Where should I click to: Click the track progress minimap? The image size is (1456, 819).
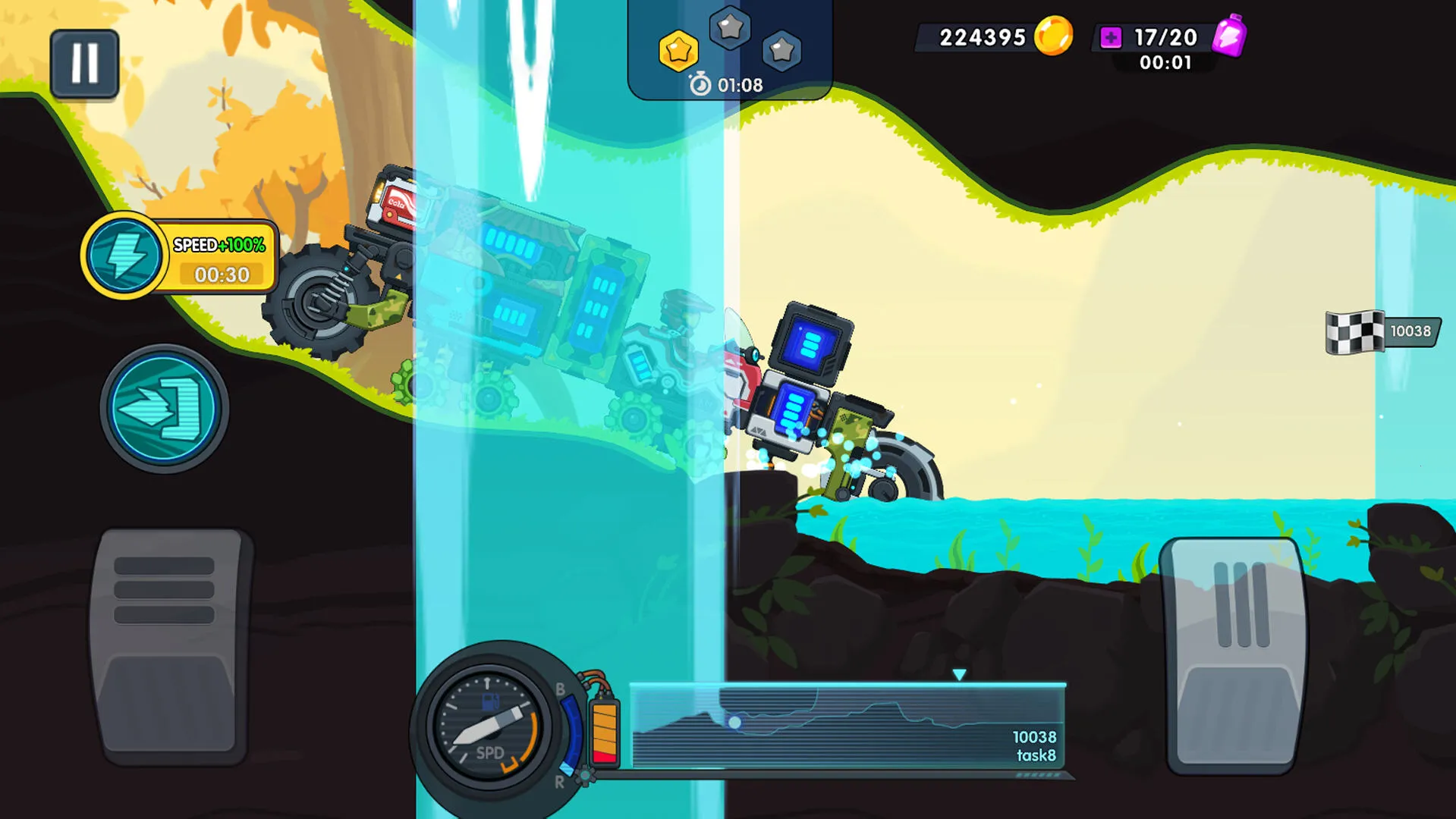847,725
